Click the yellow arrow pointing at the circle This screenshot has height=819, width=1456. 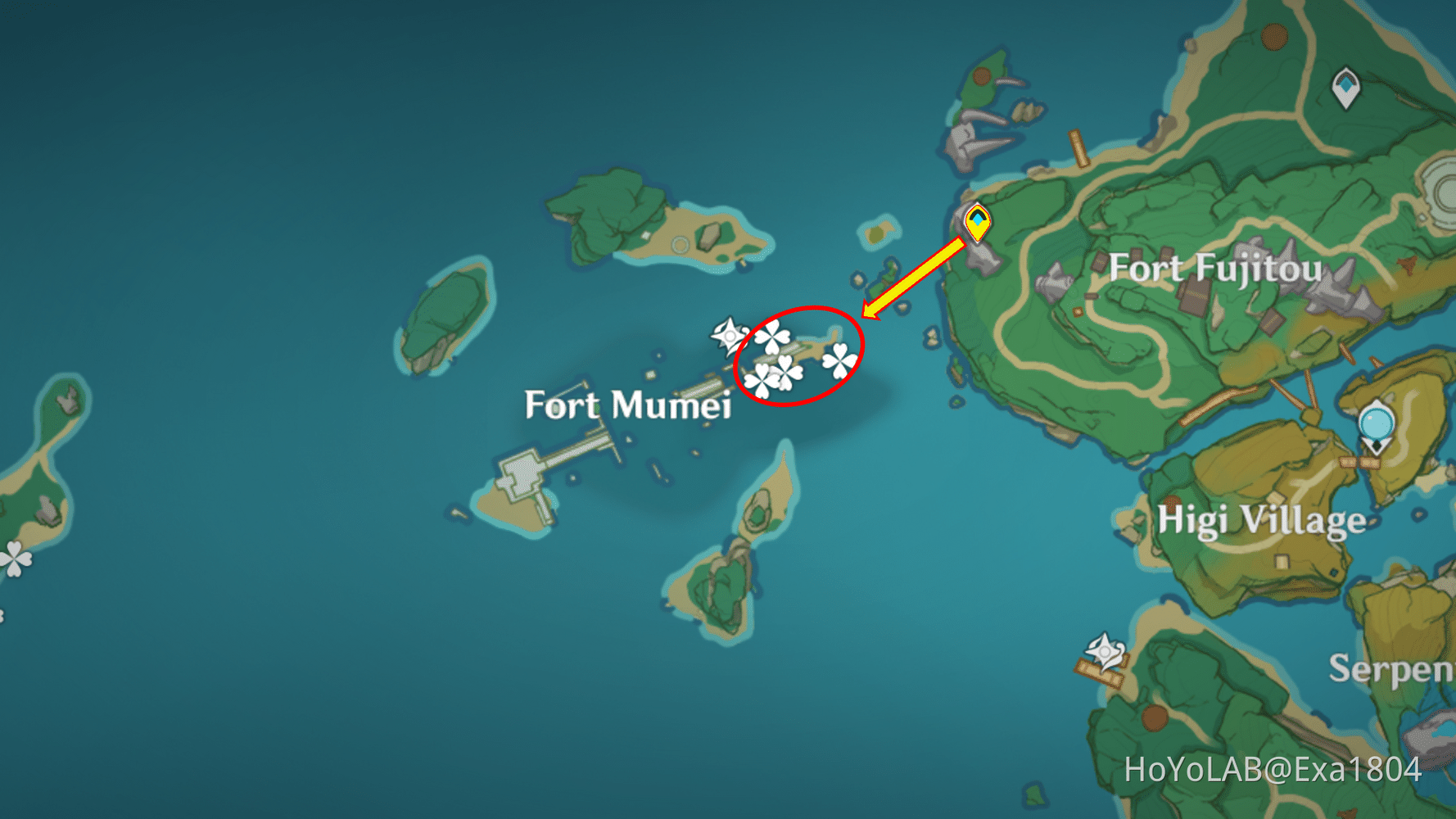(x=911, y=277)
